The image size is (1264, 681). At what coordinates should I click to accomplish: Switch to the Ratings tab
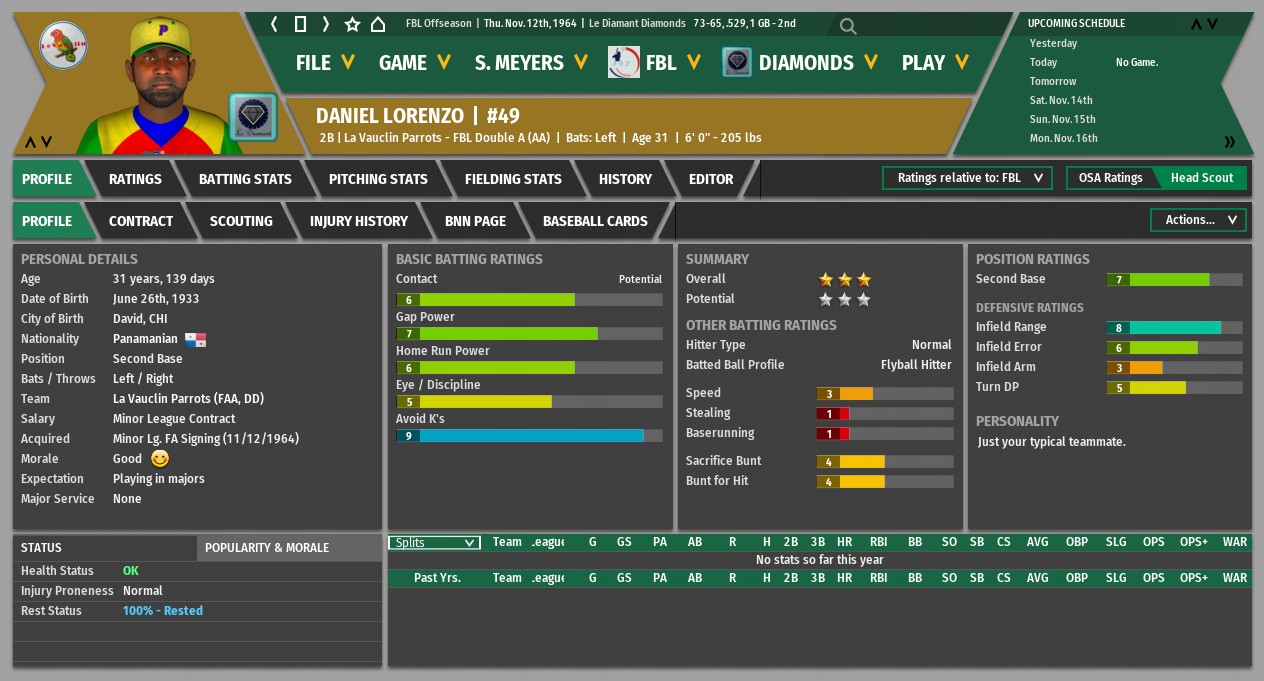(135, 179)
